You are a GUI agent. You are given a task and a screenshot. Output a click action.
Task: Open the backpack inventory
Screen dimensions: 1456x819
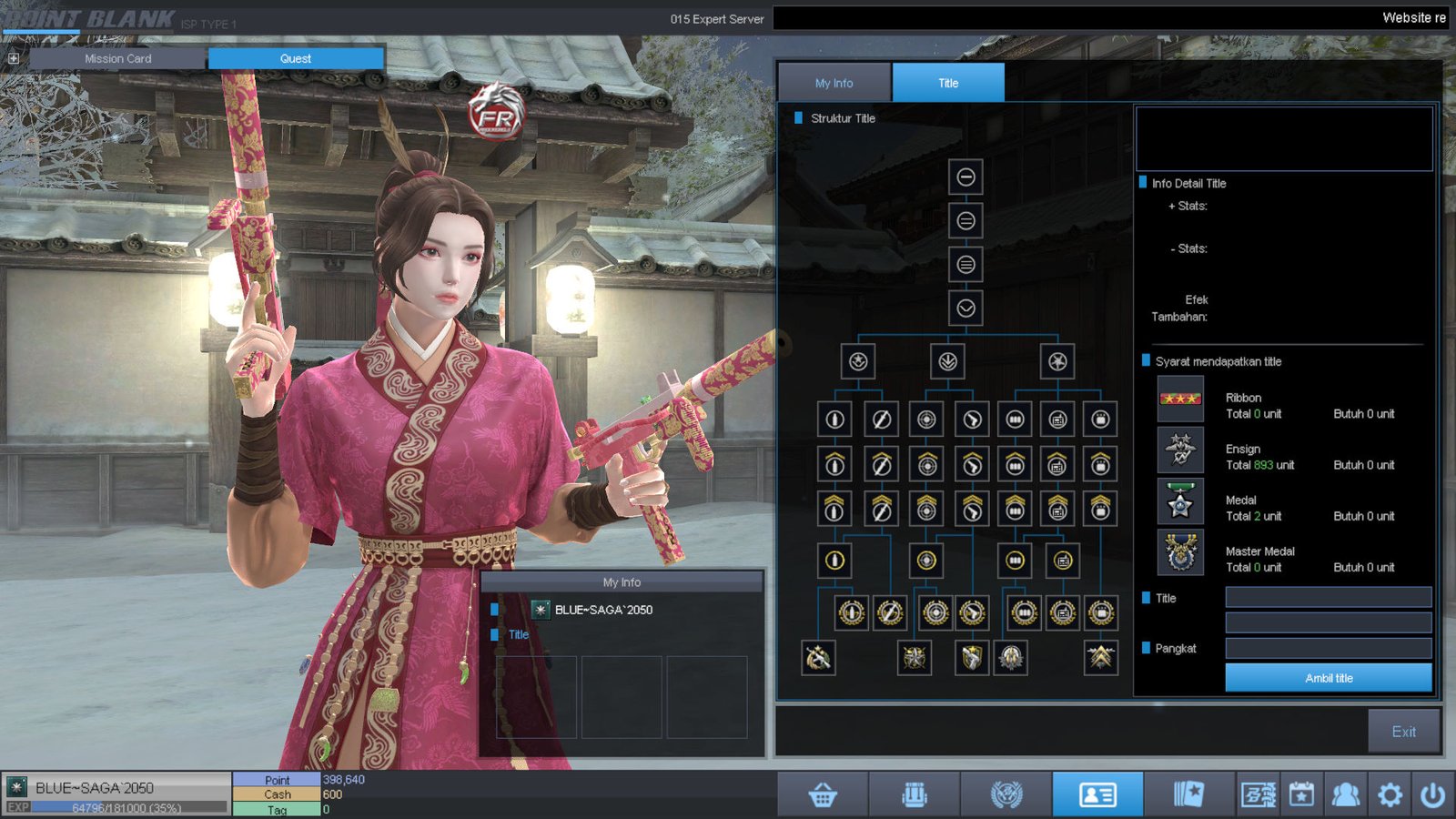(915, 795)
